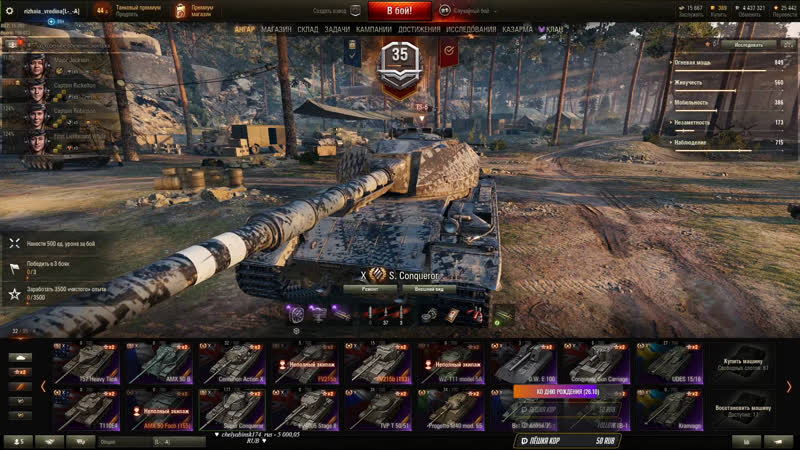Open the Магазин tab
Viewport: 800px width, 450px height.
pos(276,29)
